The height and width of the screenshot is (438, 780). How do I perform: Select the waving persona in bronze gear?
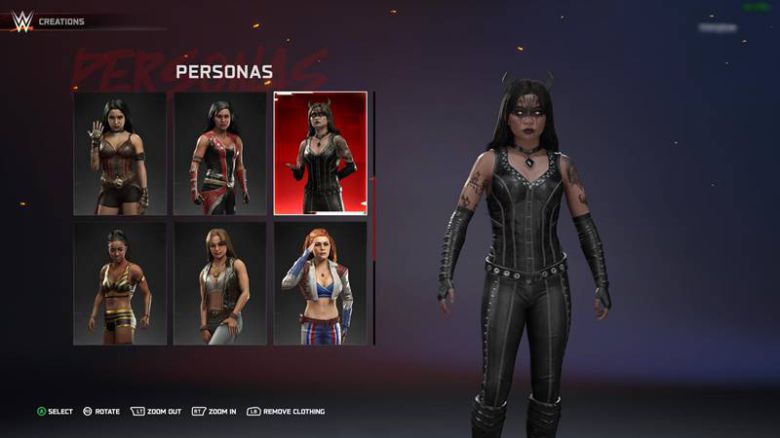click(x=120, y=154)
